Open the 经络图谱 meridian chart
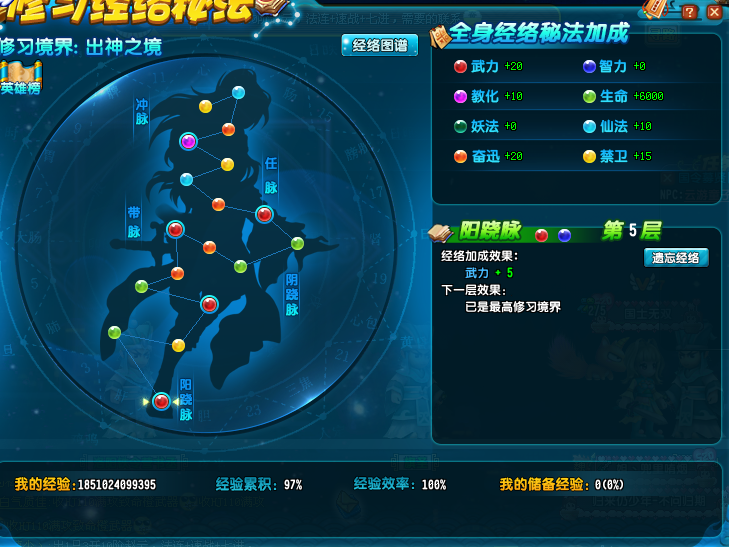729x547 pixels. pyautogui.click(x=380, y=46)
